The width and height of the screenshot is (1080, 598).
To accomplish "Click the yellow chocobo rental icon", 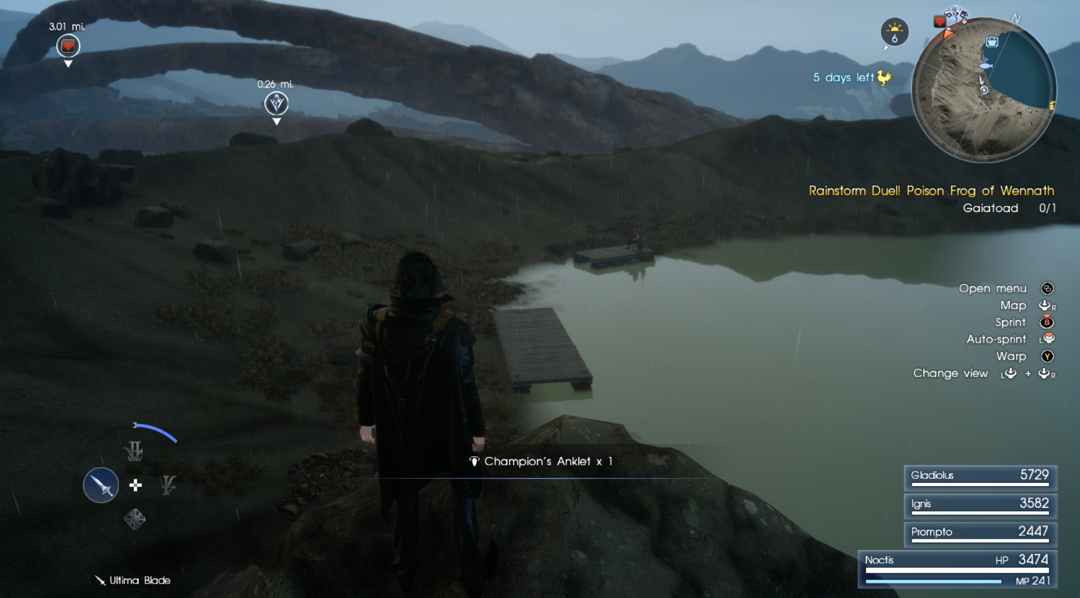I will pyautogui.click(x=884, y=77).
